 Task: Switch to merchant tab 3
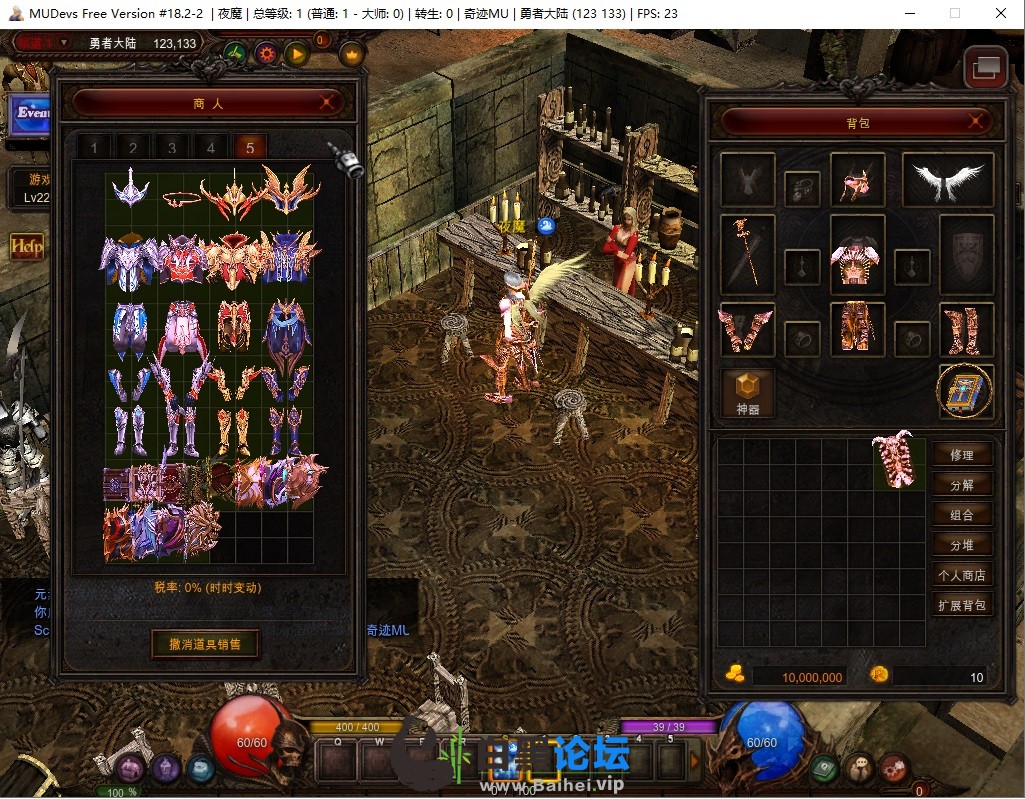pos(172,148)
